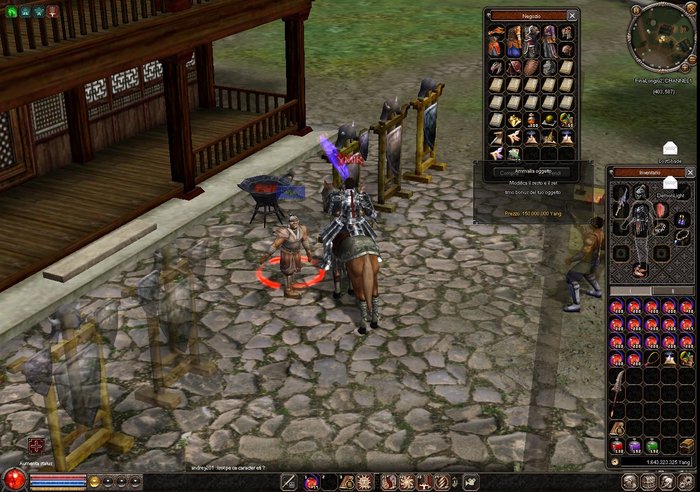The width and height of the screenshot is (700, 492).
Task: Open the LostBlade whisper envelope
Action: tap(669, 149)
